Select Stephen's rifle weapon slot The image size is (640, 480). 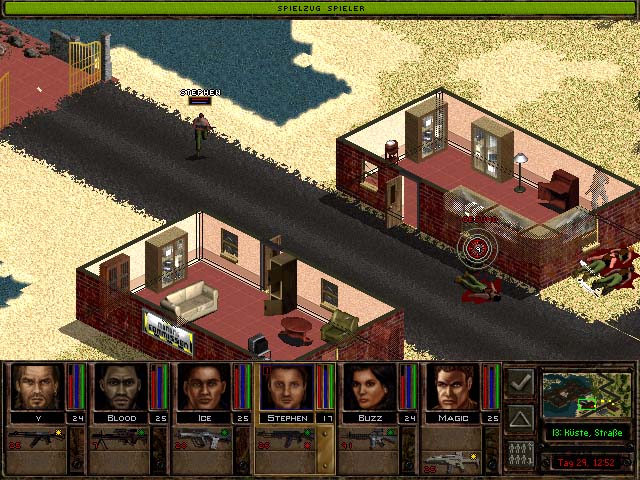[287, 438]
